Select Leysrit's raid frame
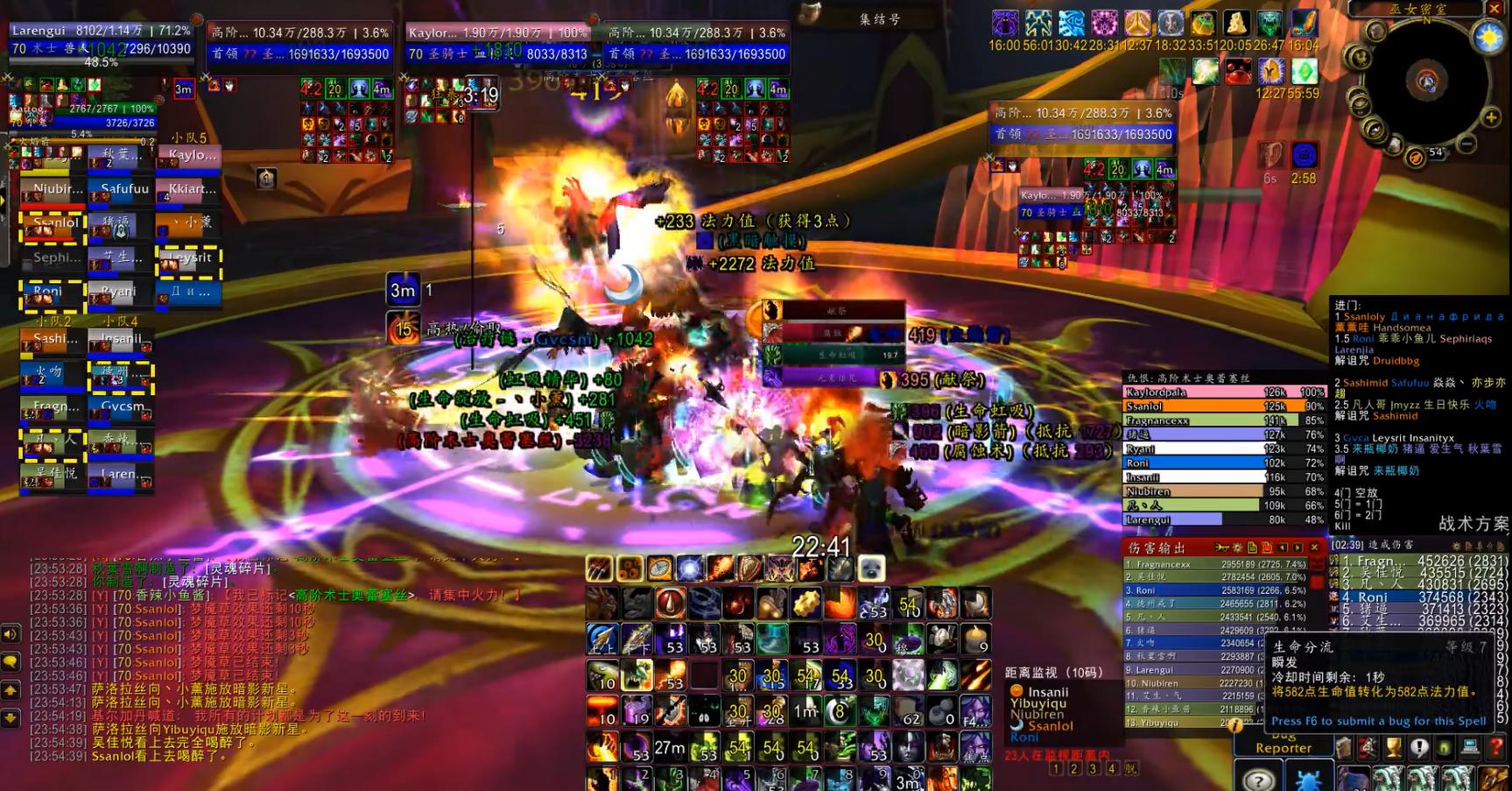 (189, 259)
